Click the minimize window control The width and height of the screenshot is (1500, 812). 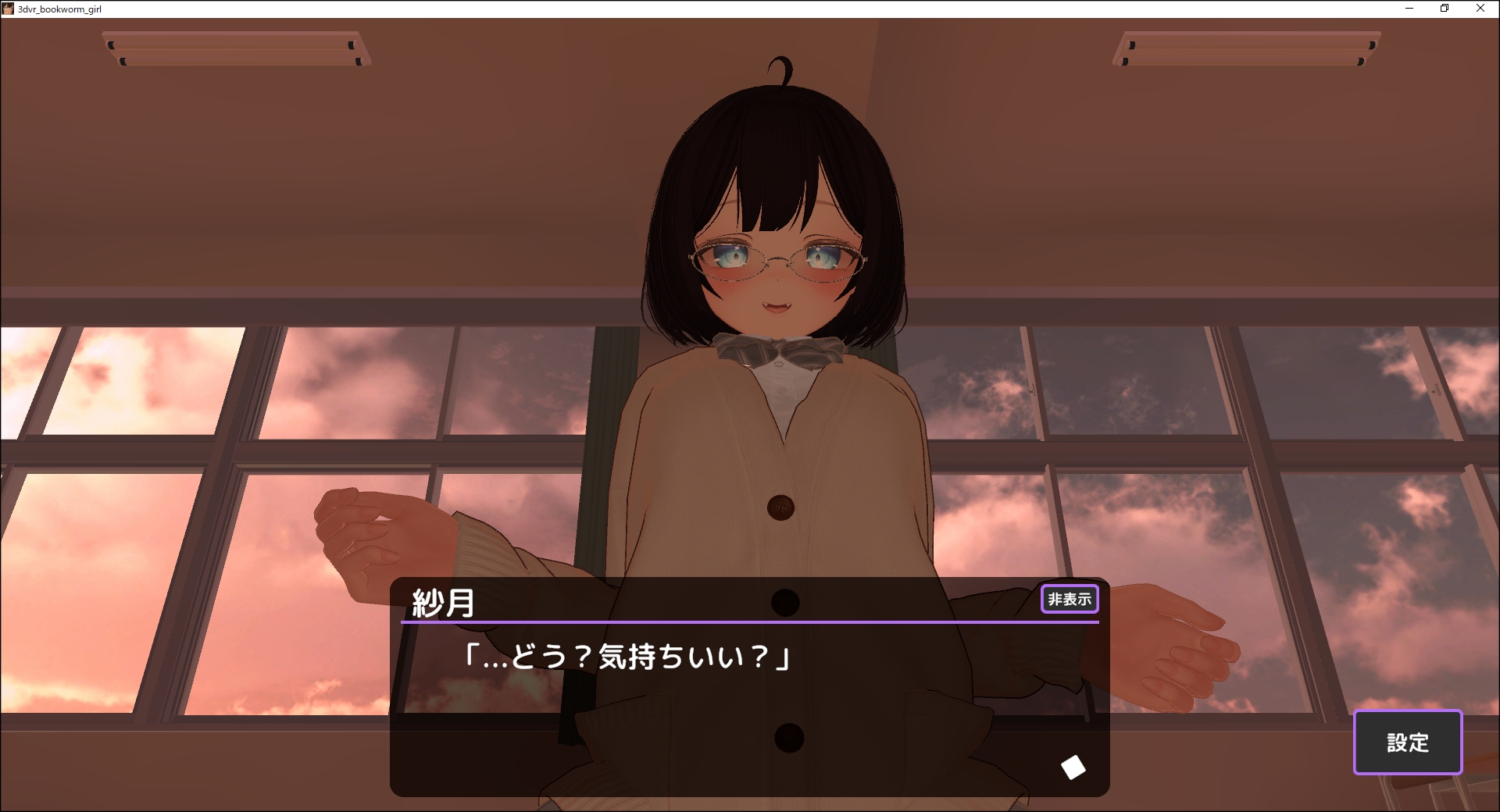click(x=1411, y=9)
